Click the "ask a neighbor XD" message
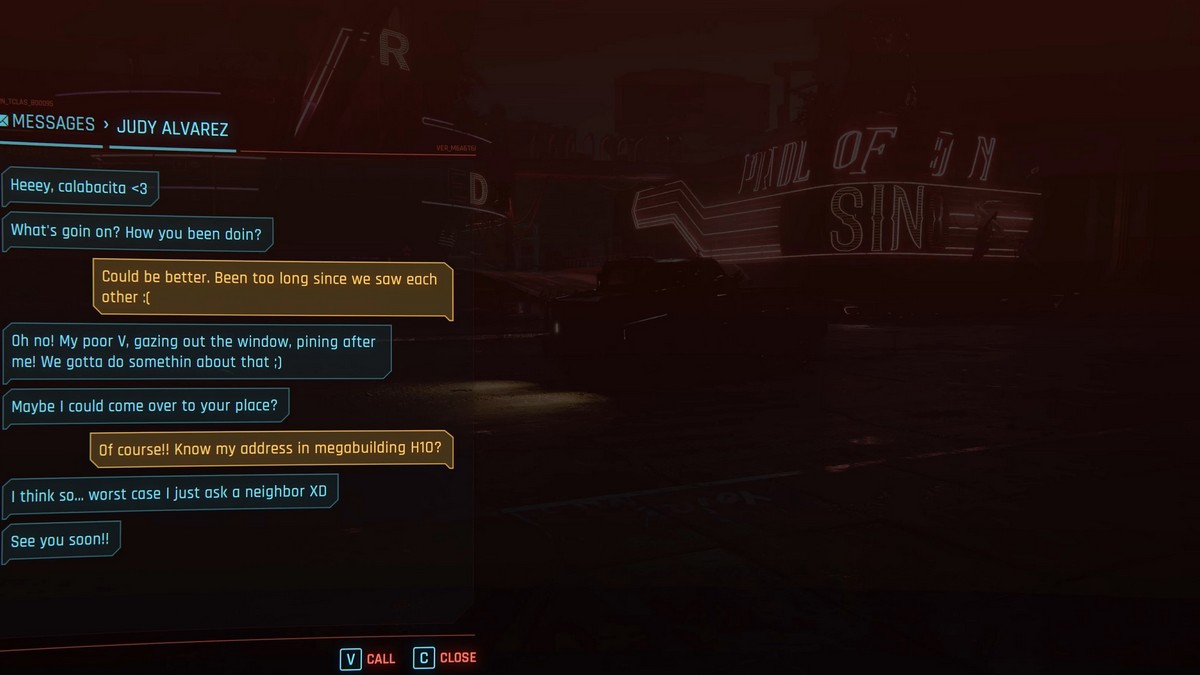 tap(169, 494)
